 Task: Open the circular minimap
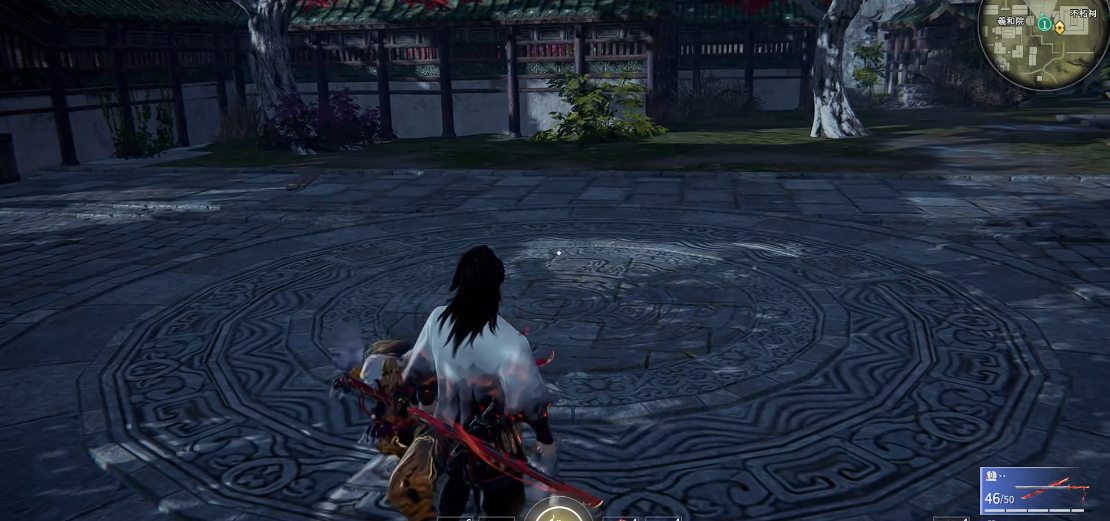pyautogui.click(x=1044, y=45)
